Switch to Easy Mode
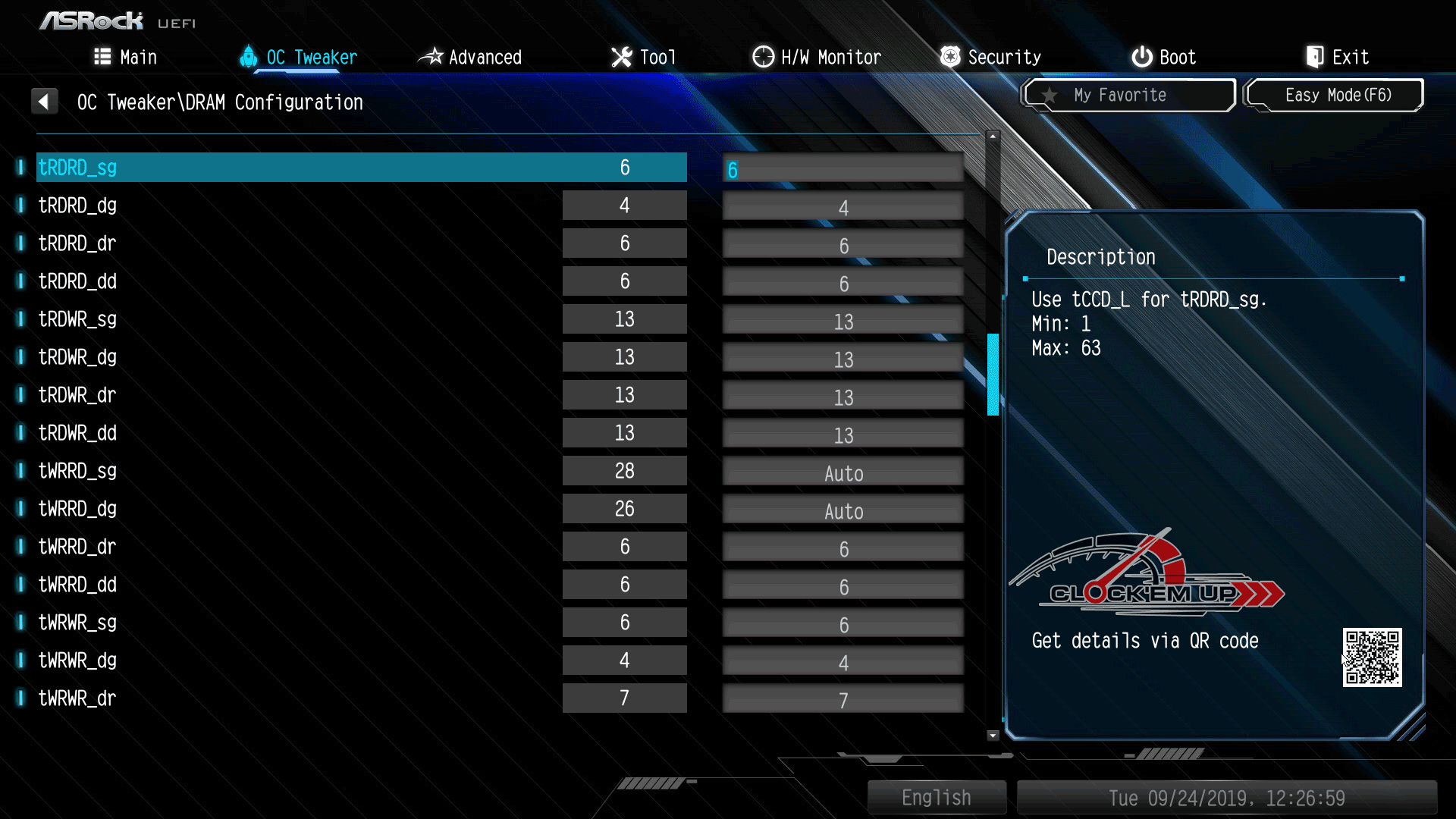 1335,96
